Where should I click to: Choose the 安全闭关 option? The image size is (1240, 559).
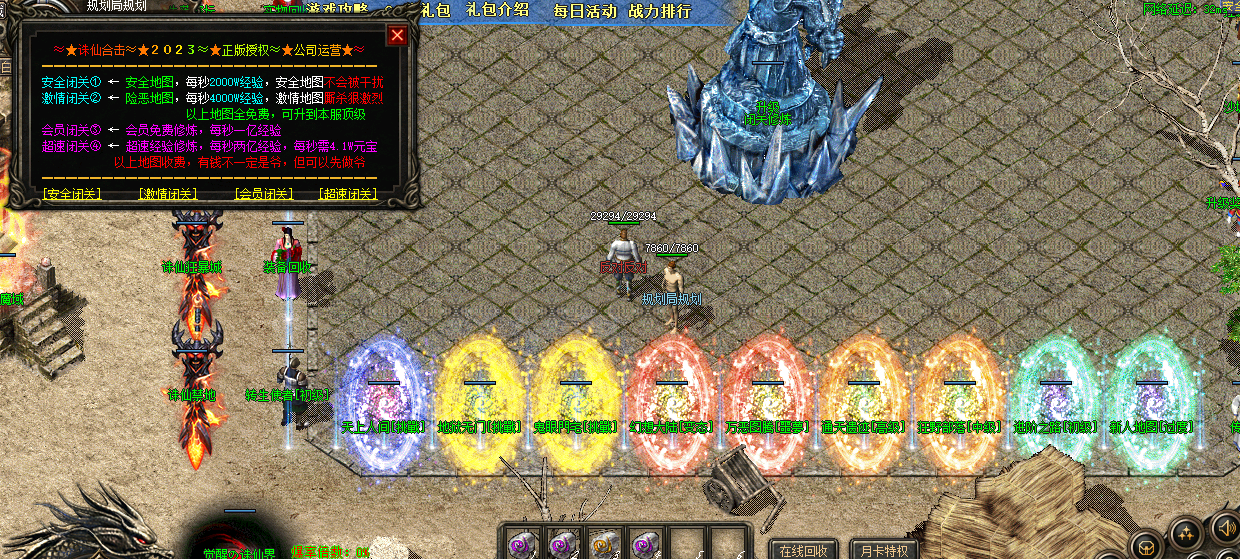point(71,194)
